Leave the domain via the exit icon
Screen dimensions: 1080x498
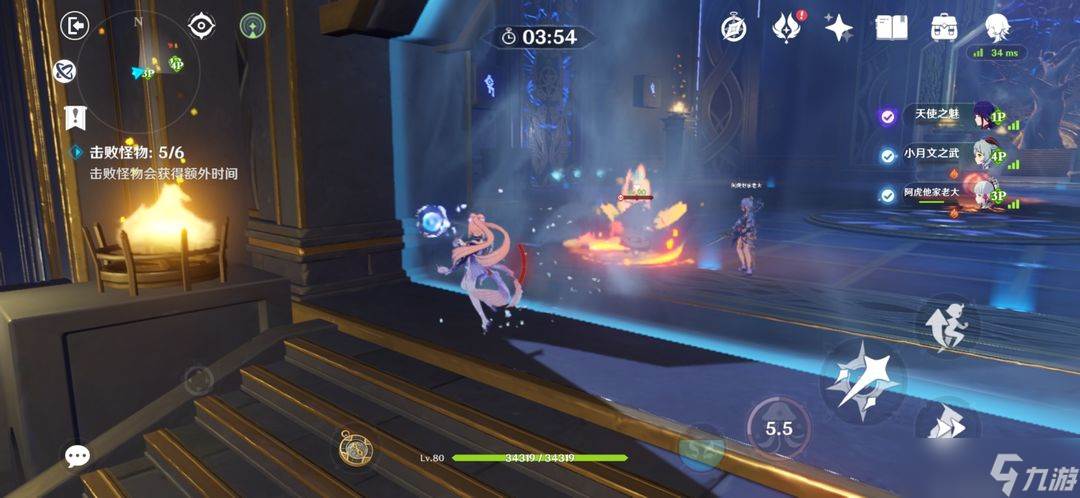click(75, 26)
